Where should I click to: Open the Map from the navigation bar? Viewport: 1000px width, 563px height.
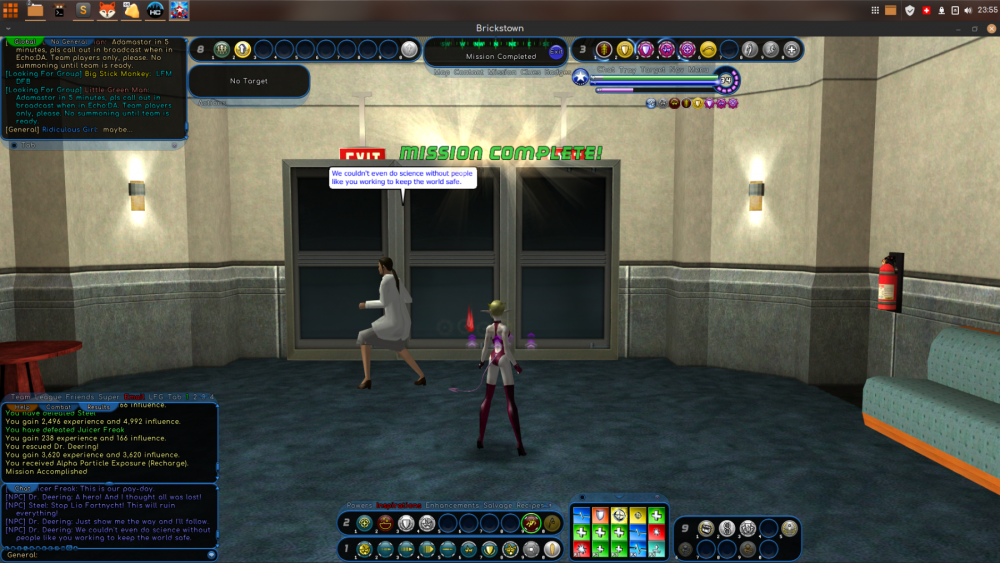441,72
